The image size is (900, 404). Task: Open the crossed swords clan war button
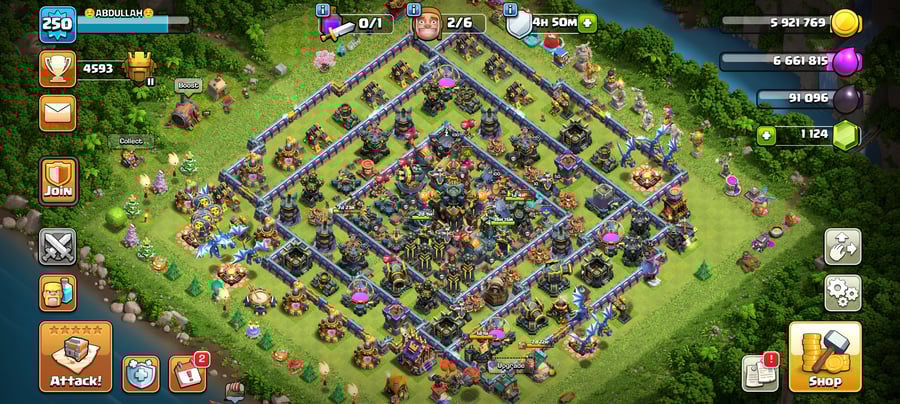click(58, 246)
